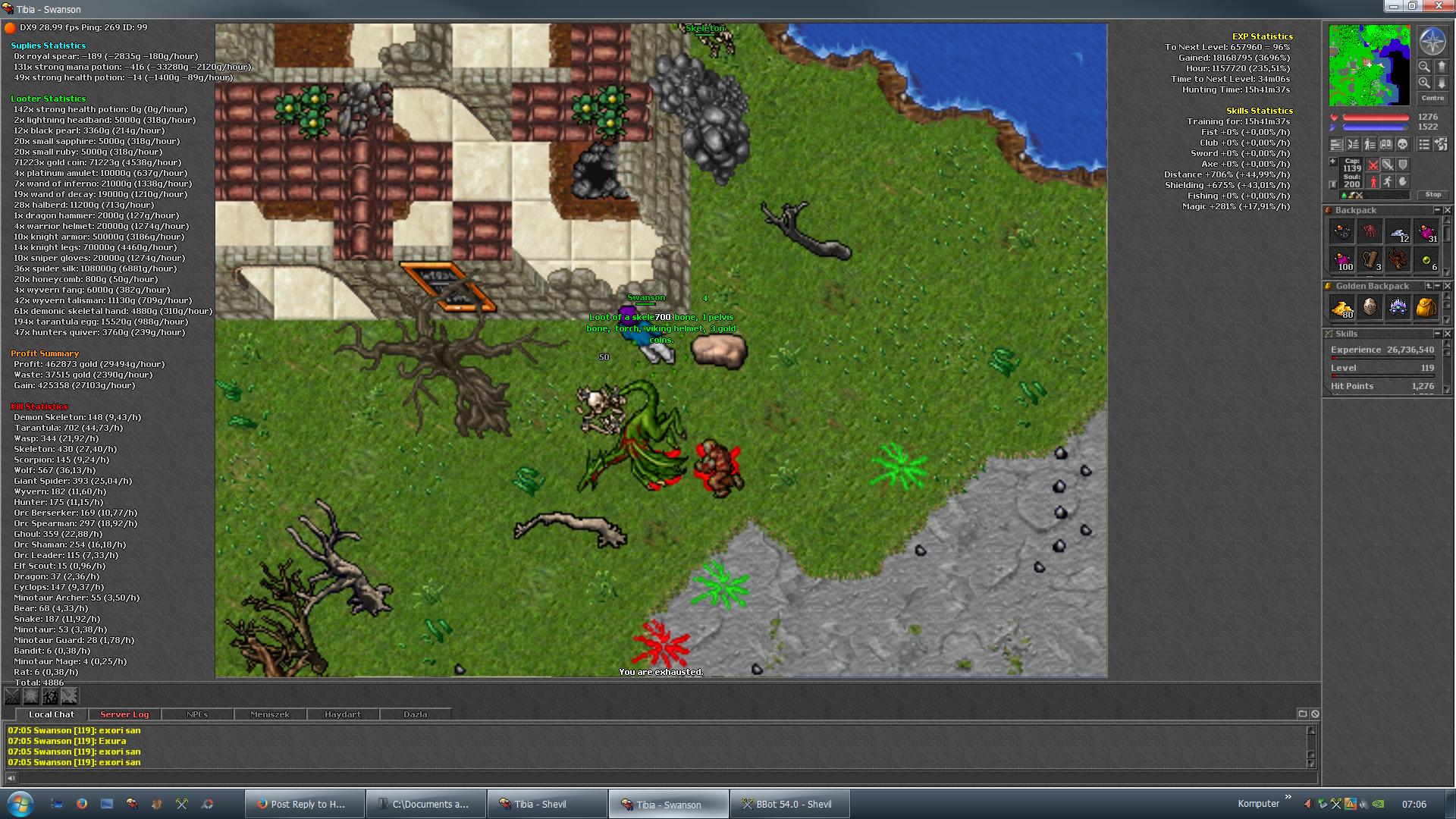The width and height of the screenshot is (1456, 819).
Task: Open BBot 54.0 - Shevil from the taskbar
Action: [x=789, y=804]
